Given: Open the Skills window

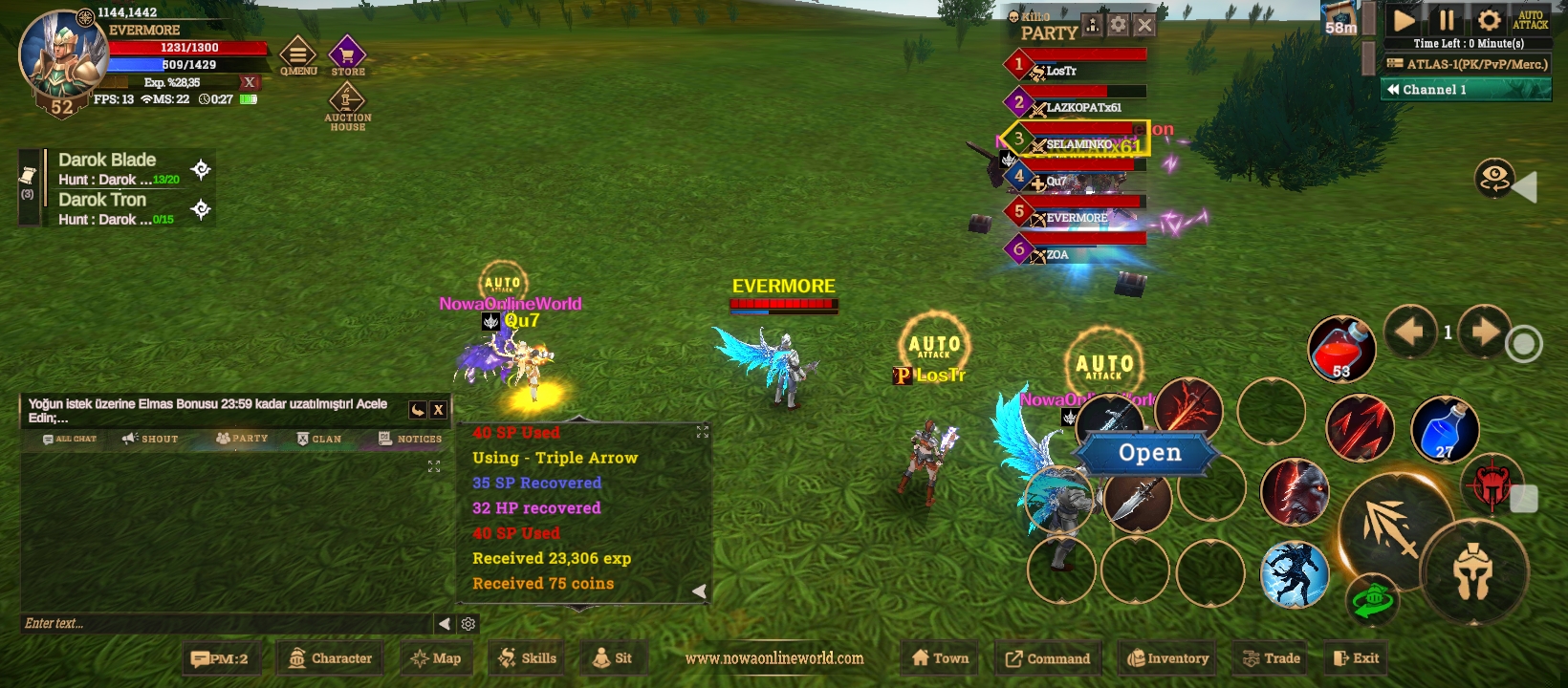Looking at the screenshot, I should 527,658.
